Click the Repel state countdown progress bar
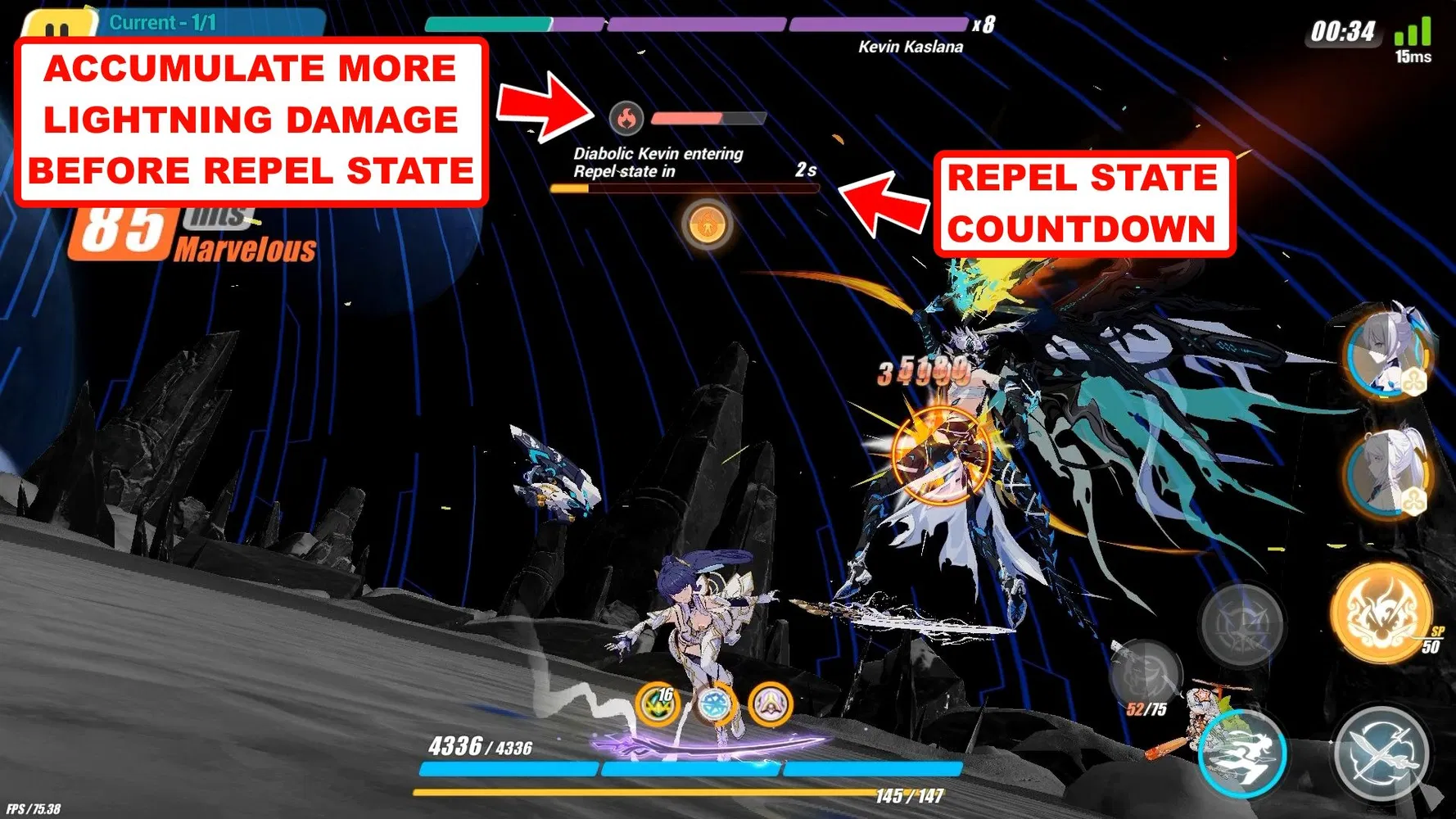1456x819 pixels. pos(686,188)
